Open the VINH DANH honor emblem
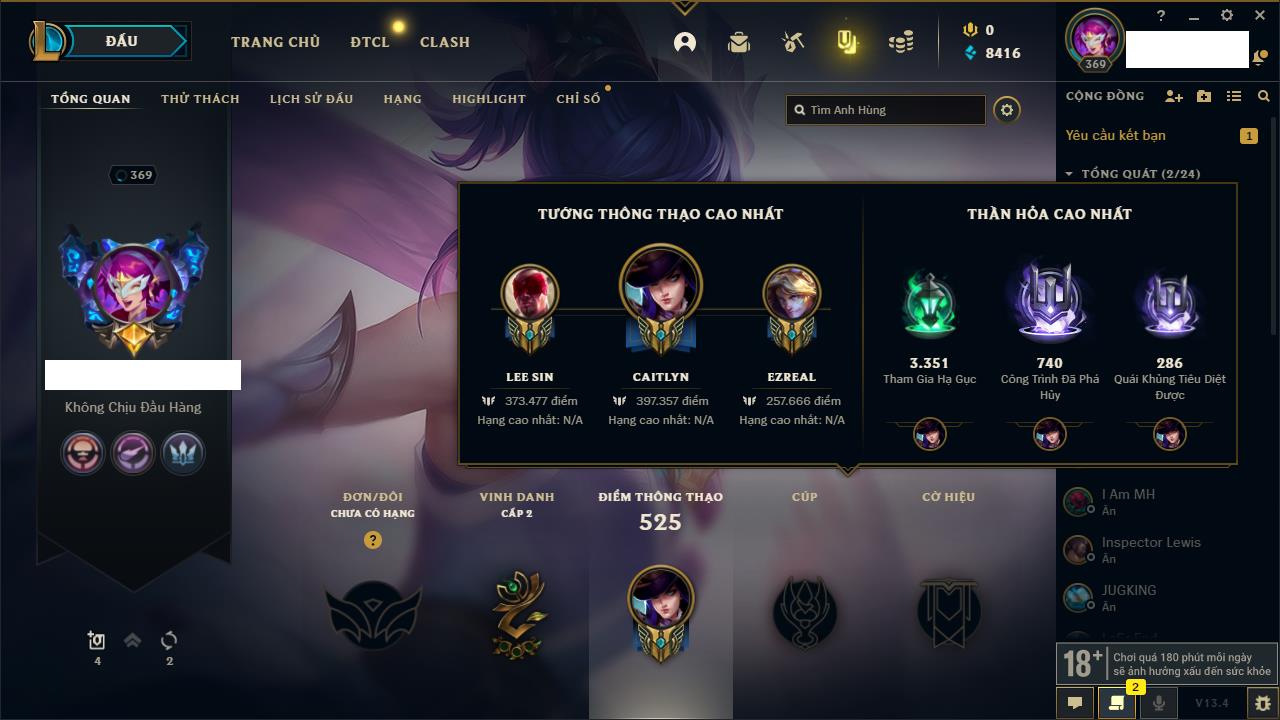The image size is (1280, 720). coord(517,612)
